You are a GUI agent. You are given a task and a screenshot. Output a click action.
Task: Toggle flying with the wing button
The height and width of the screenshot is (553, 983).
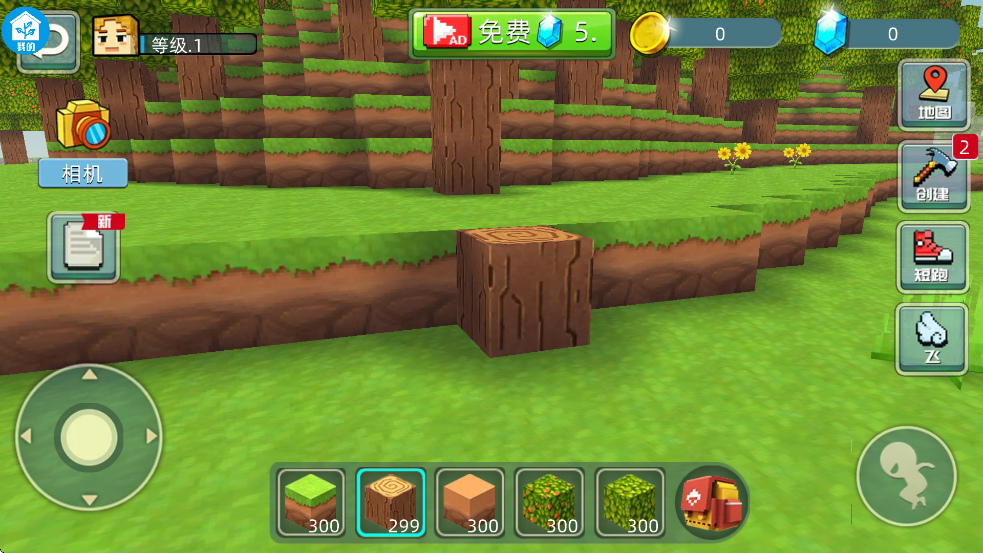[x=932, y=338]
